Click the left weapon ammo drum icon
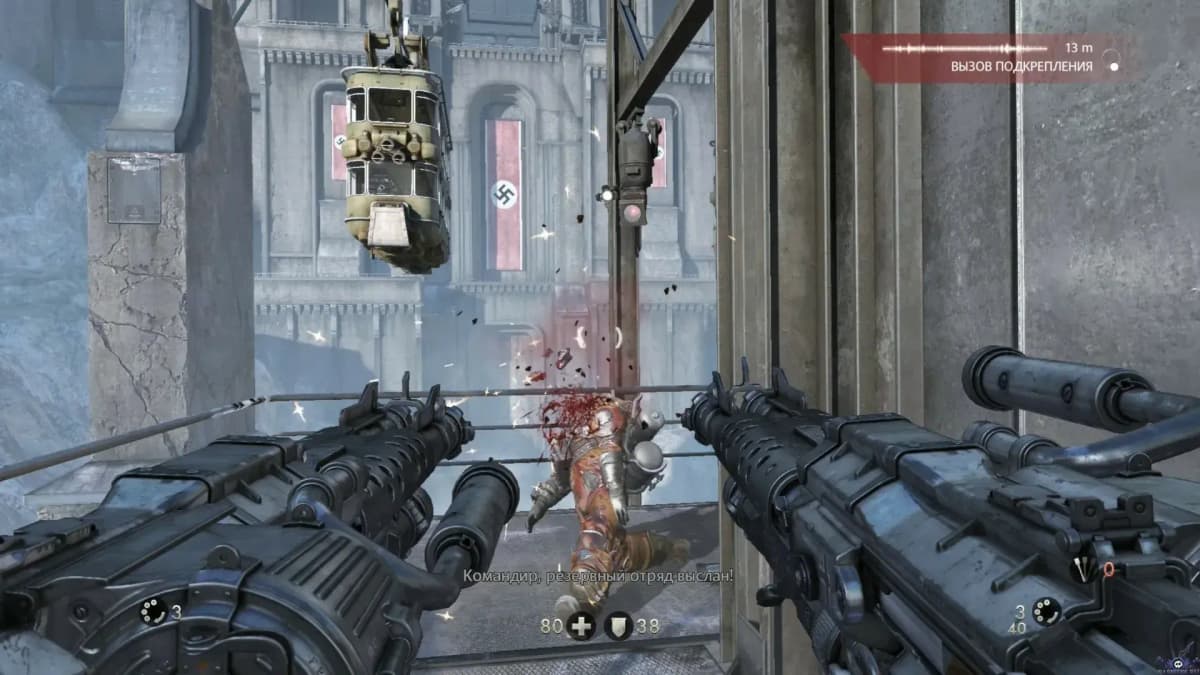This screenshot has height=675, width=1200. [x=153, y=611]
